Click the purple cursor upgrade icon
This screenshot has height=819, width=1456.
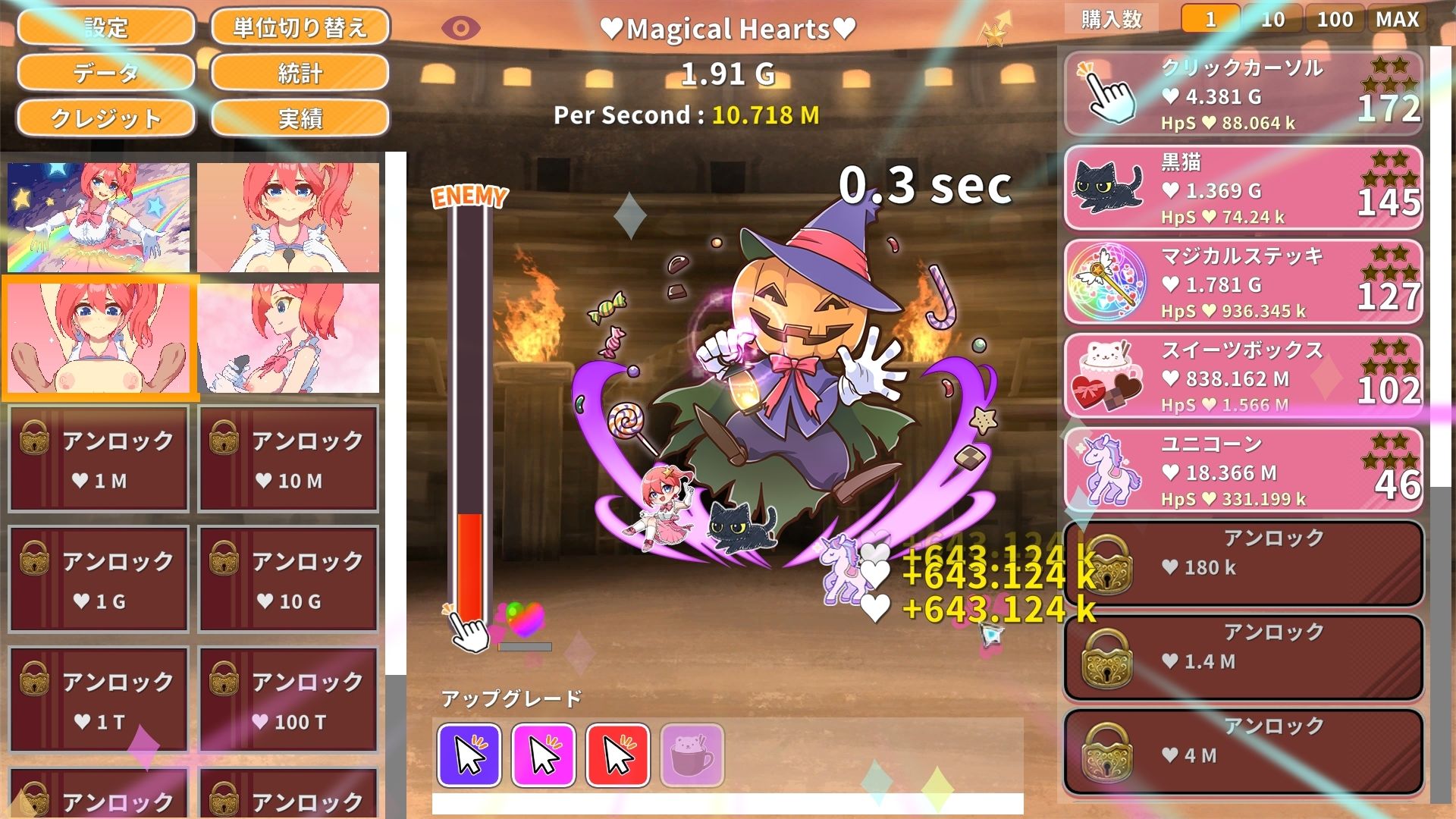pyautogui.click(x=470, y=754)
